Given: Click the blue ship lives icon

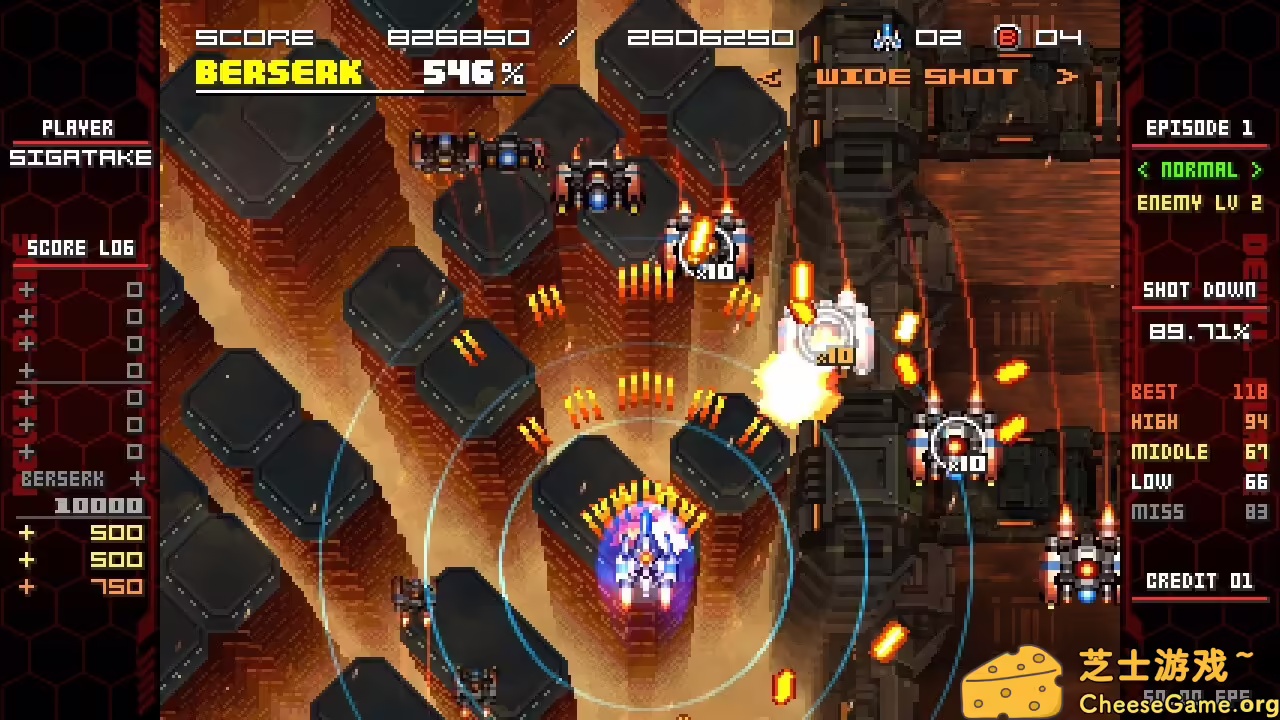Looking at the screenshot, I should (888, 37).
